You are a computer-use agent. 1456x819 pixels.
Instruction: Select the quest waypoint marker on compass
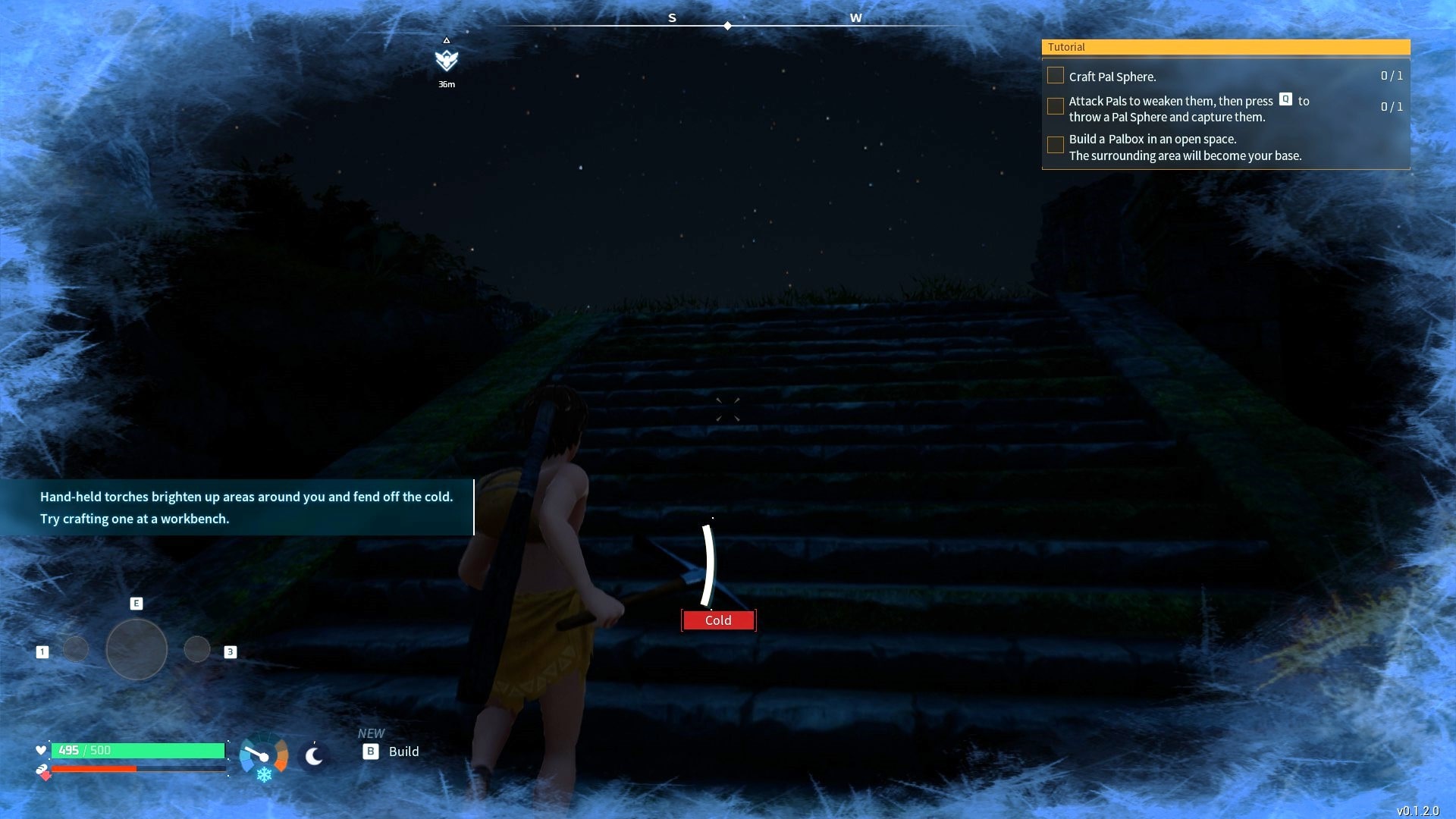[447, 60]
